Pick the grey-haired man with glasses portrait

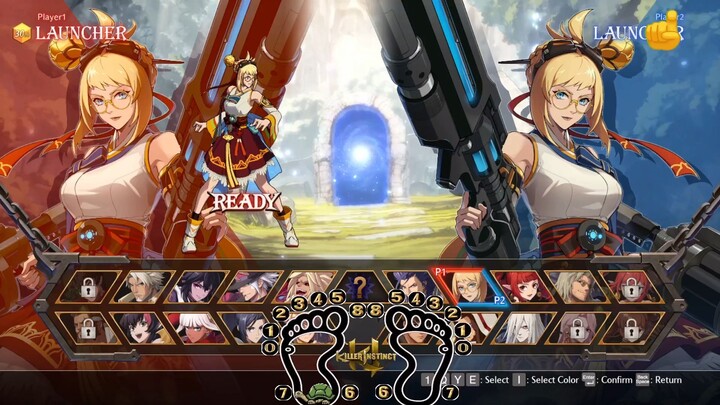575,288
